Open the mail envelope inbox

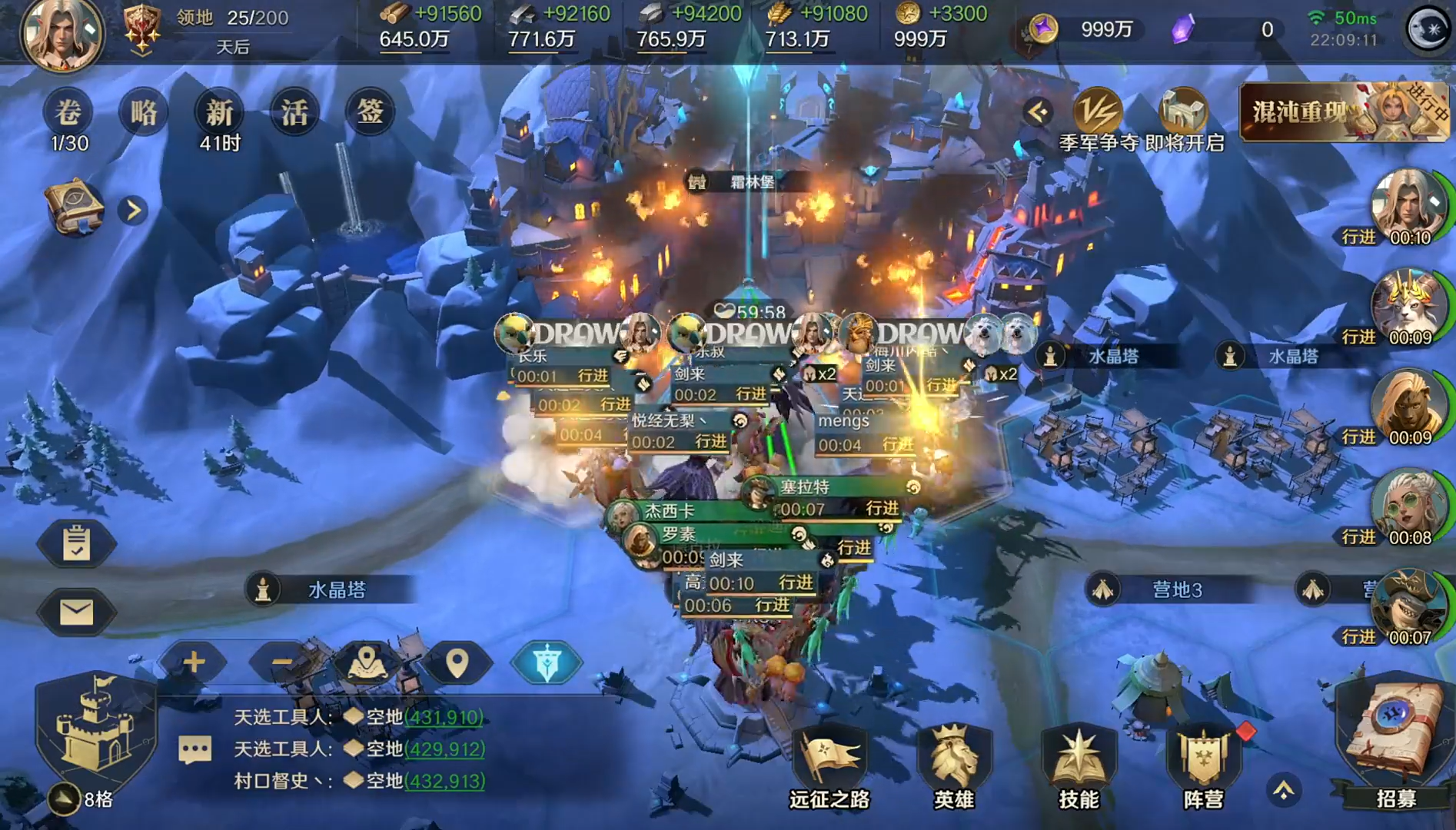[76, 612]
